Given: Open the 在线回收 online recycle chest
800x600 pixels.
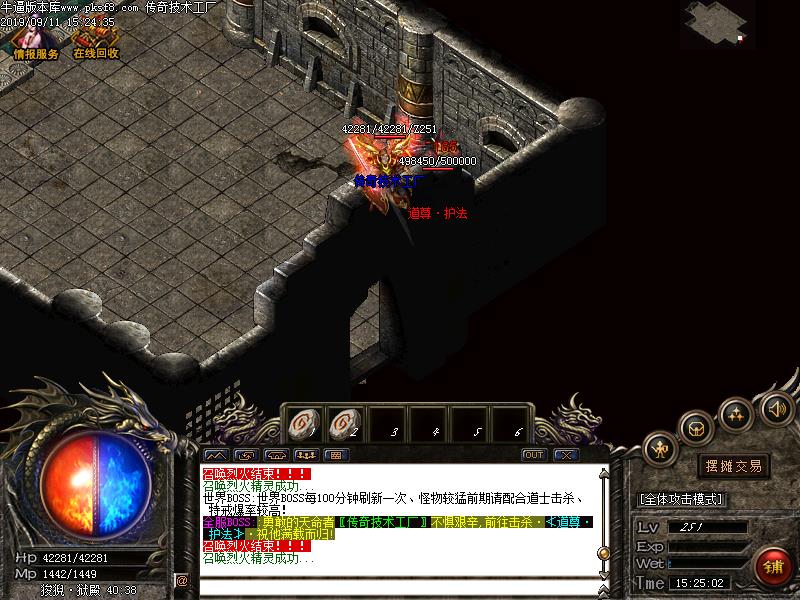Looking at the screenshot, I should pos(95,40).
